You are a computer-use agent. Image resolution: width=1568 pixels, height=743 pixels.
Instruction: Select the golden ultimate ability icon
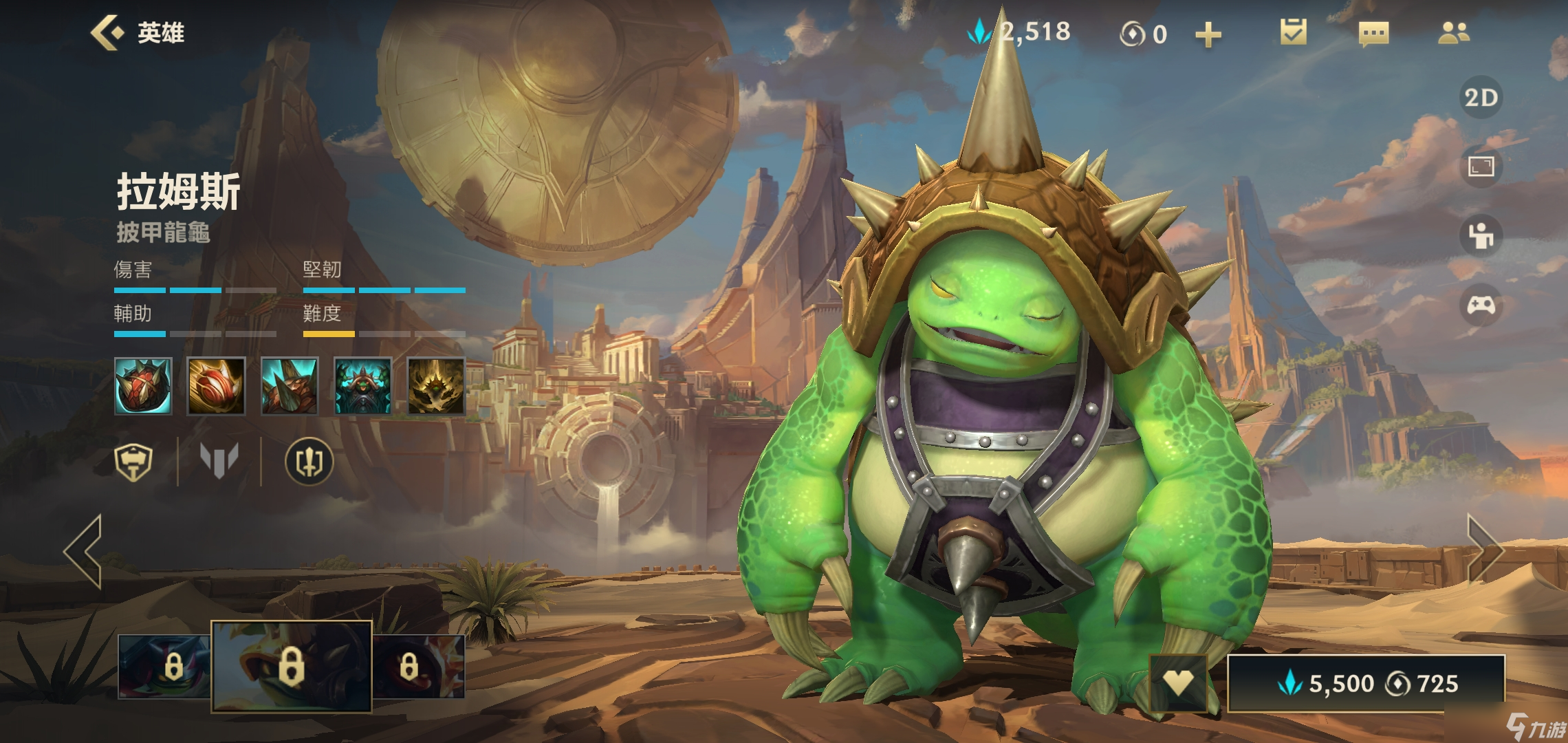436,386
